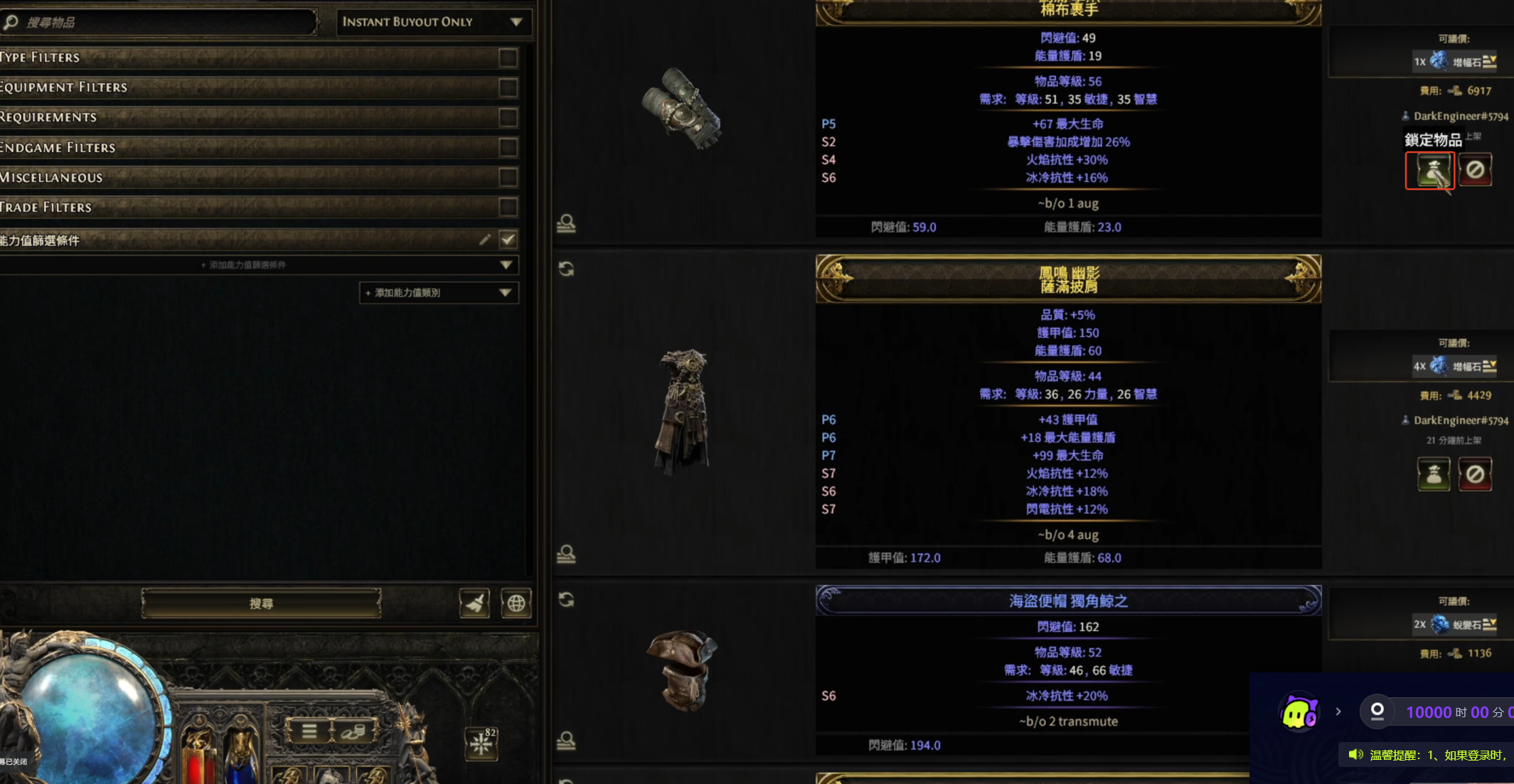Viewport: 1514px width, 784px height.
Task: Edit the stat filter group with the pencil icon
Action: (485, 240)
